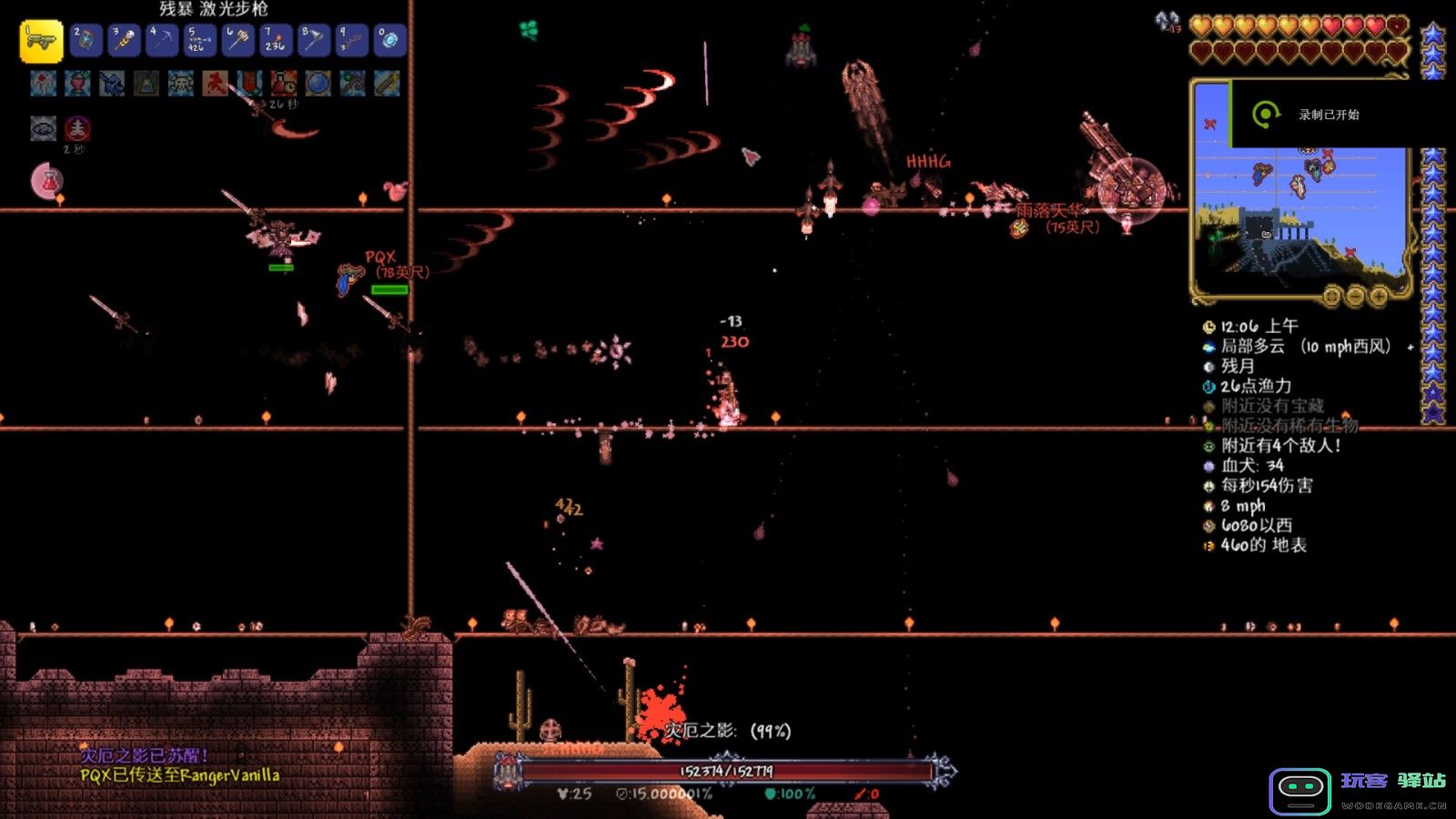The width and height of the screenshot is (1456, 819).
Task: Choose the skull-tipped staff in slot 3
Action: pos(124,41)
